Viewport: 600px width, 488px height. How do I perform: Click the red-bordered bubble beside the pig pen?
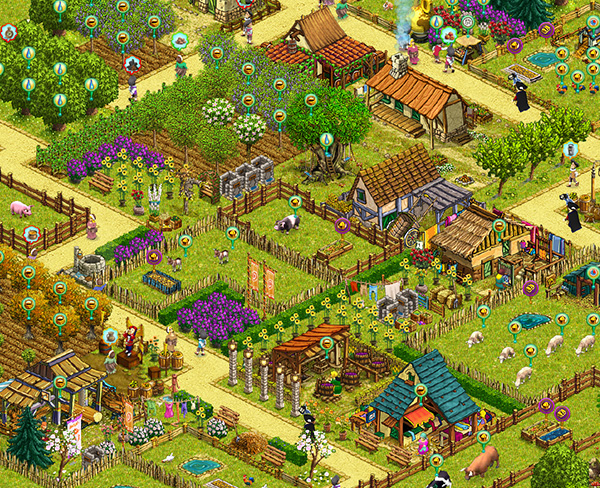[x=32, y=234]
